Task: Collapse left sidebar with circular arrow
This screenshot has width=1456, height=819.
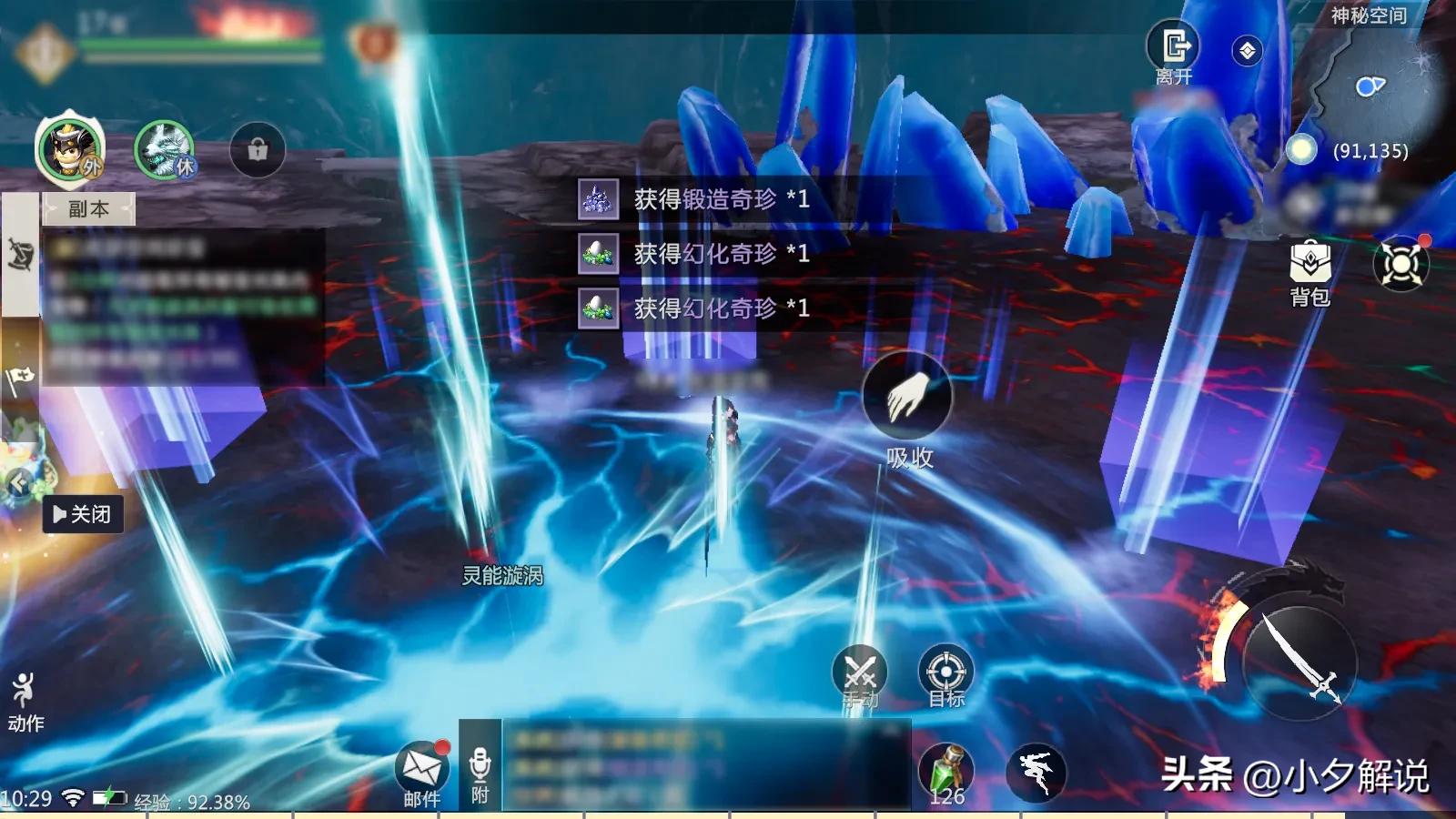Action: [x=16, y=482]
